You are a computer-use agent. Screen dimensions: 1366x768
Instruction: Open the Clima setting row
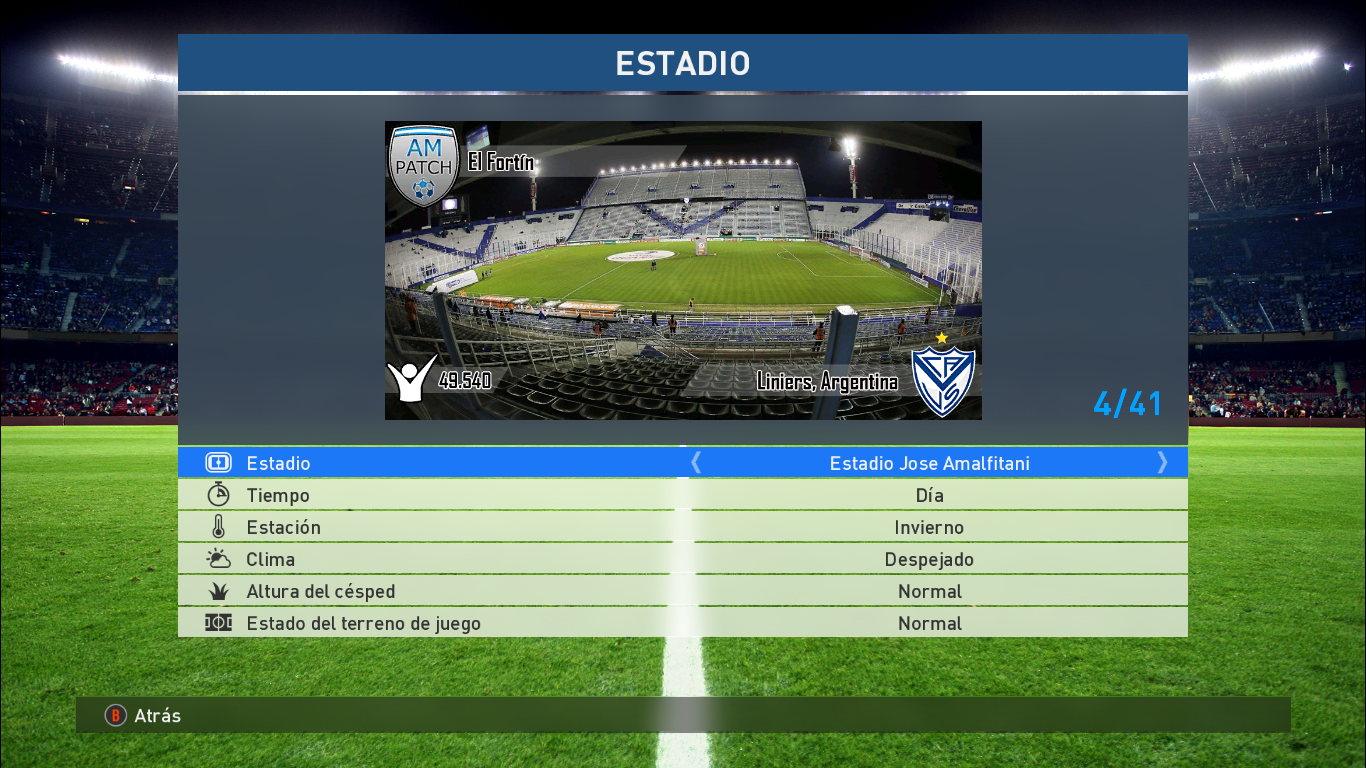coord(682,559)
